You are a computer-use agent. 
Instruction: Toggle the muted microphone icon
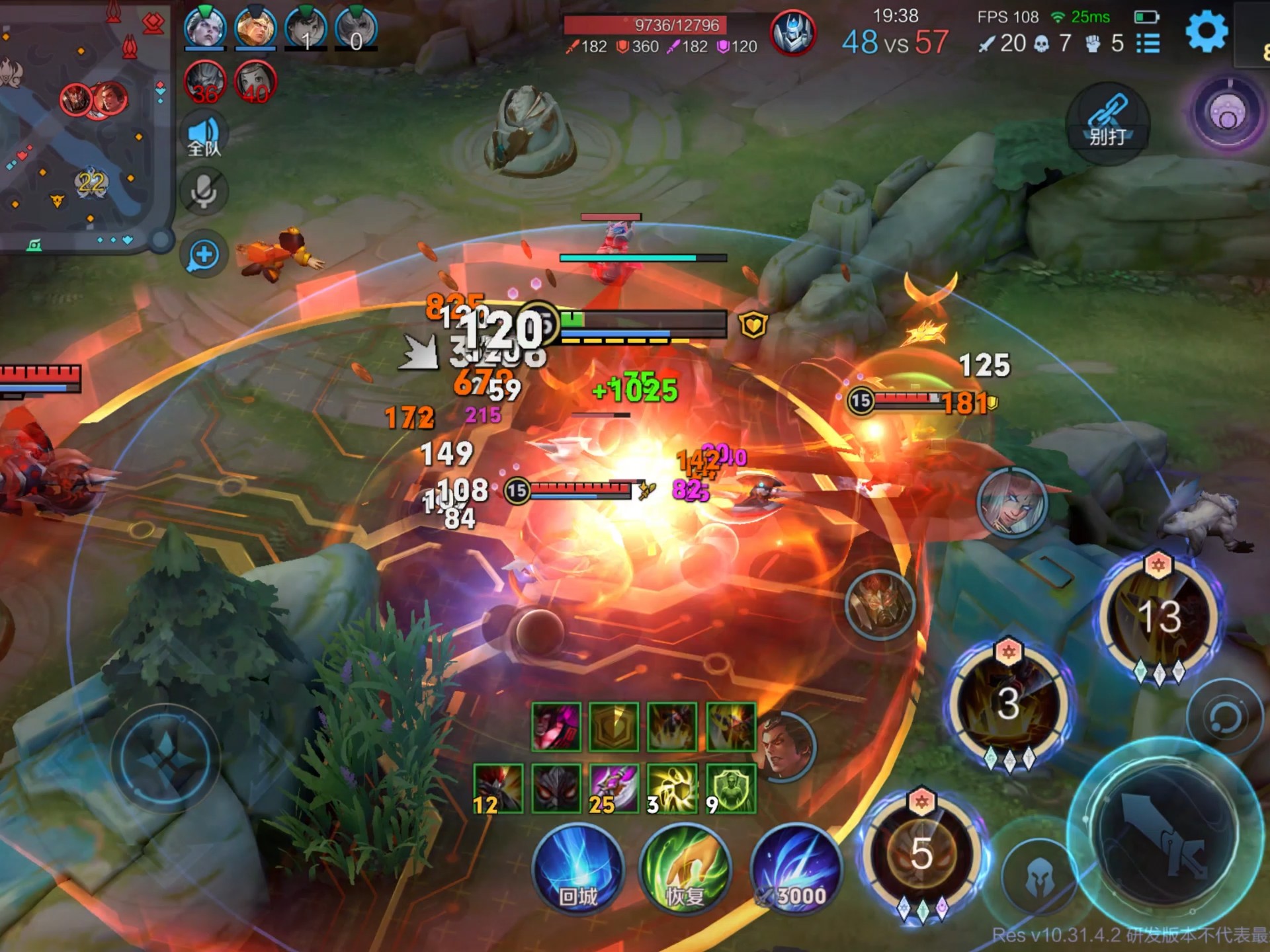click(x=204, y=192)
